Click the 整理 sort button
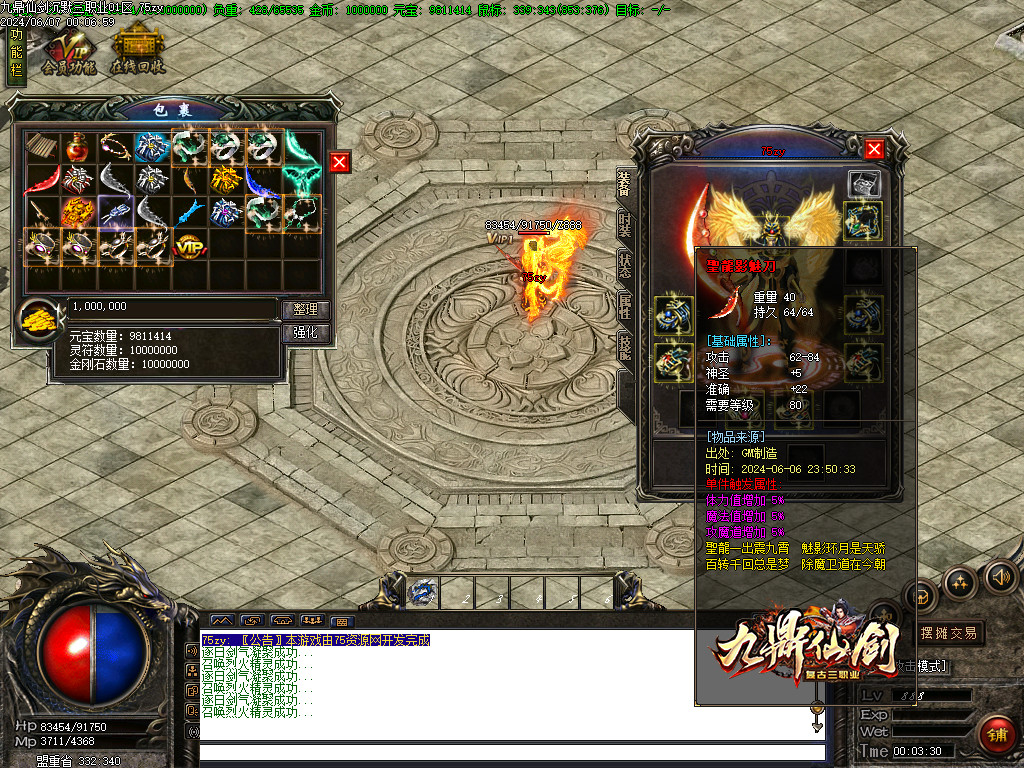1024x768 pixels. [x=304, y=309]
